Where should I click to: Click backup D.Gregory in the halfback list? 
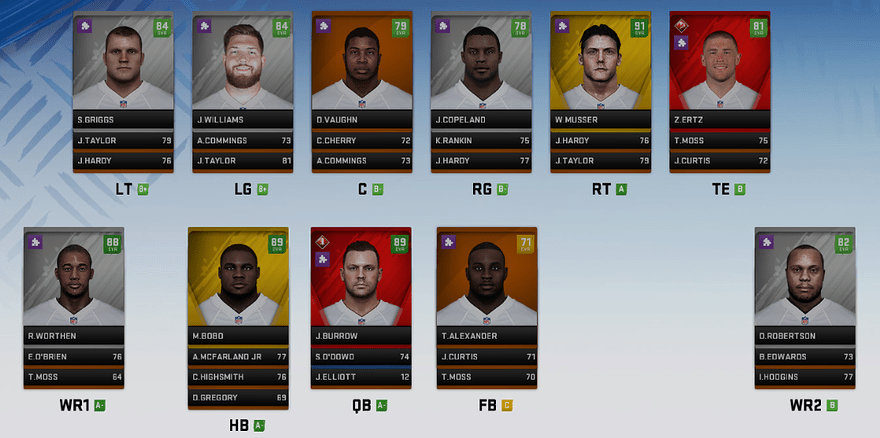pos(238,398)
